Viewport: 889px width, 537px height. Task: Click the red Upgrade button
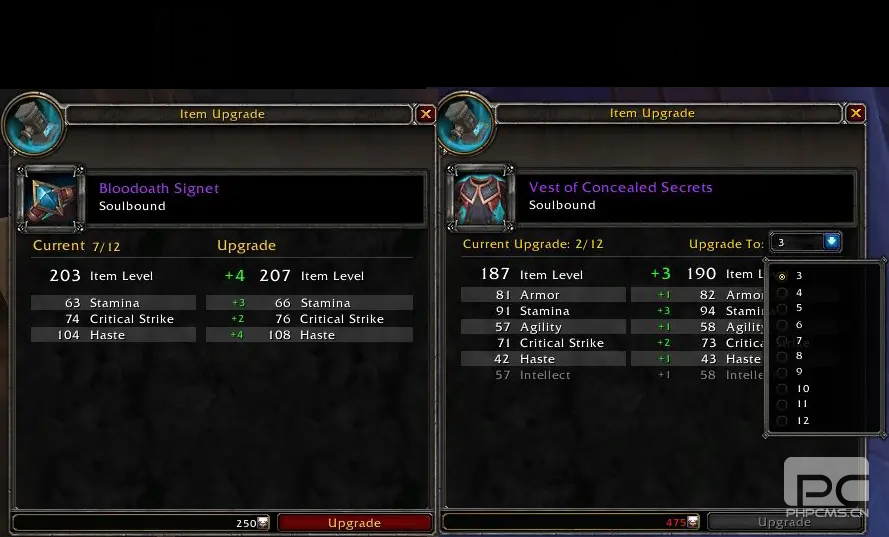[354, 523]
